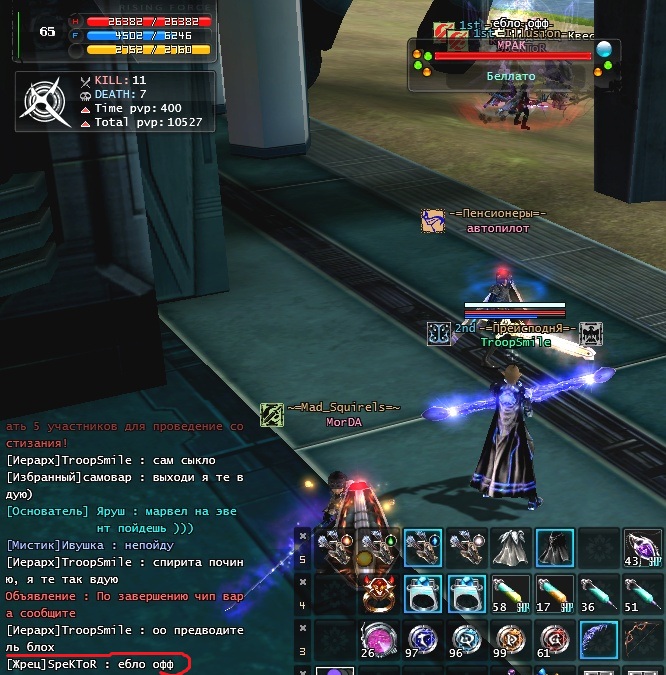Image resolution: width=666 pixels, height=675 pixels.
Task: Activate the pink orb skill with count 26
Action: tap(379, 639)
